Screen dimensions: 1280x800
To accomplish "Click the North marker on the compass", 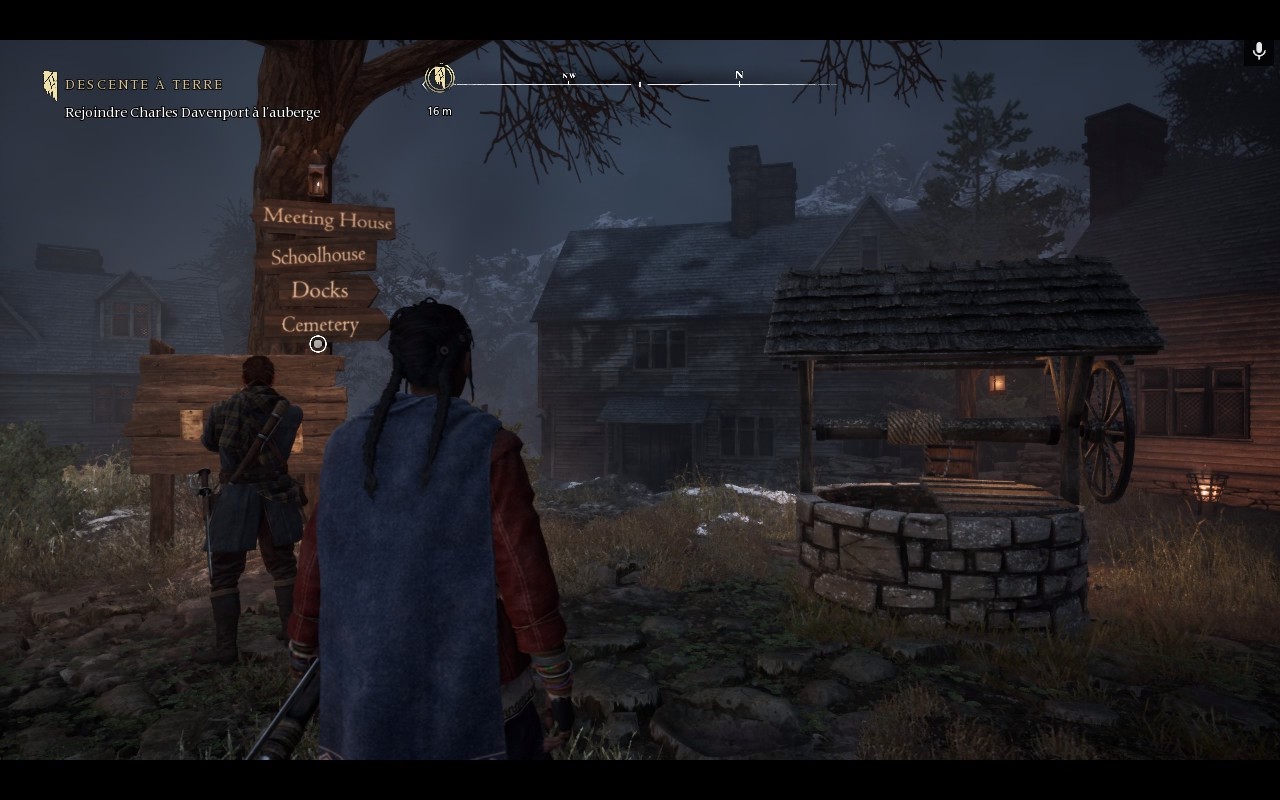I will (739, 76).
